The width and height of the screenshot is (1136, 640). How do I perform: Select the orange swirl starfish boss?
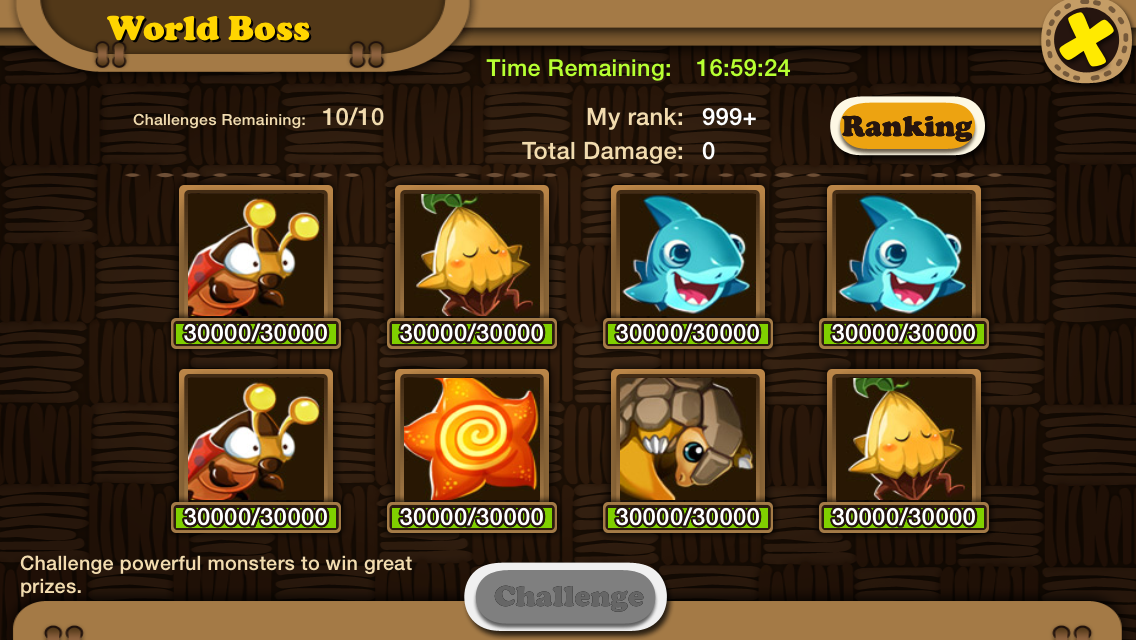click(x=471, y=439)
